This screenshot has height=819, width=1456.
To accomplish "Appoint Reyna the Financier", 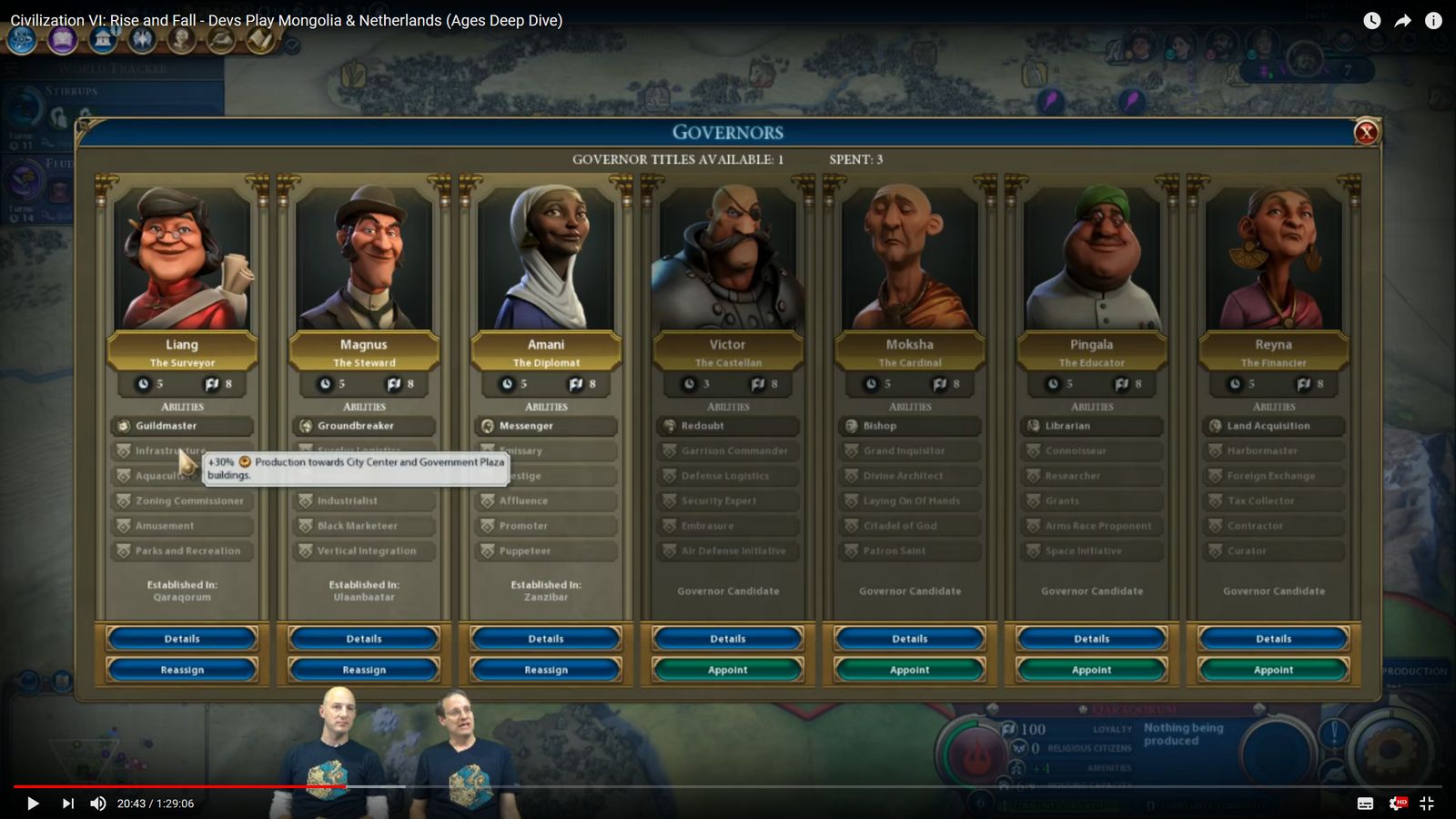I will [1274, 670].
